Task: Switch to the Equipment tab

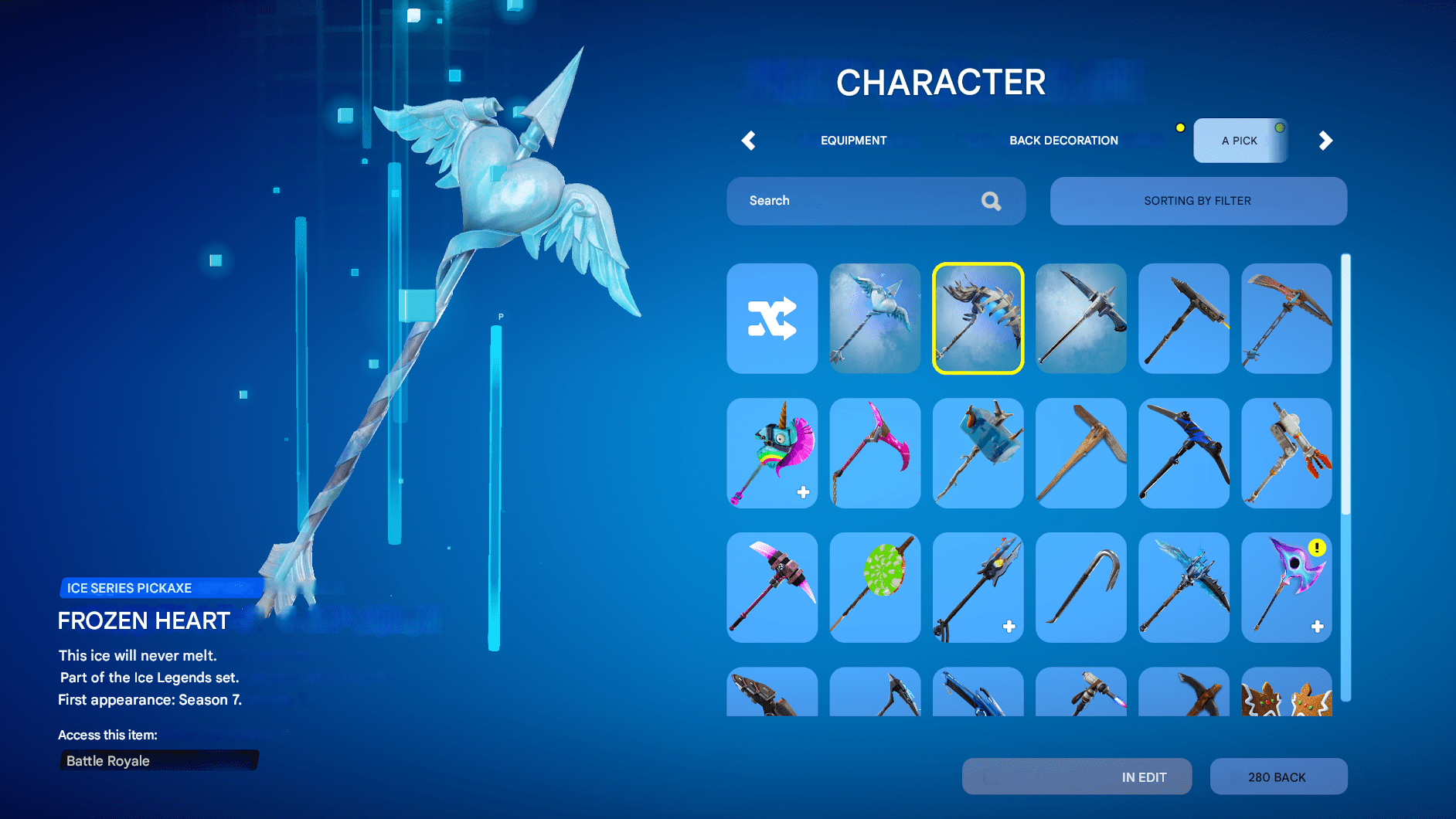Action: pos(853,141)
